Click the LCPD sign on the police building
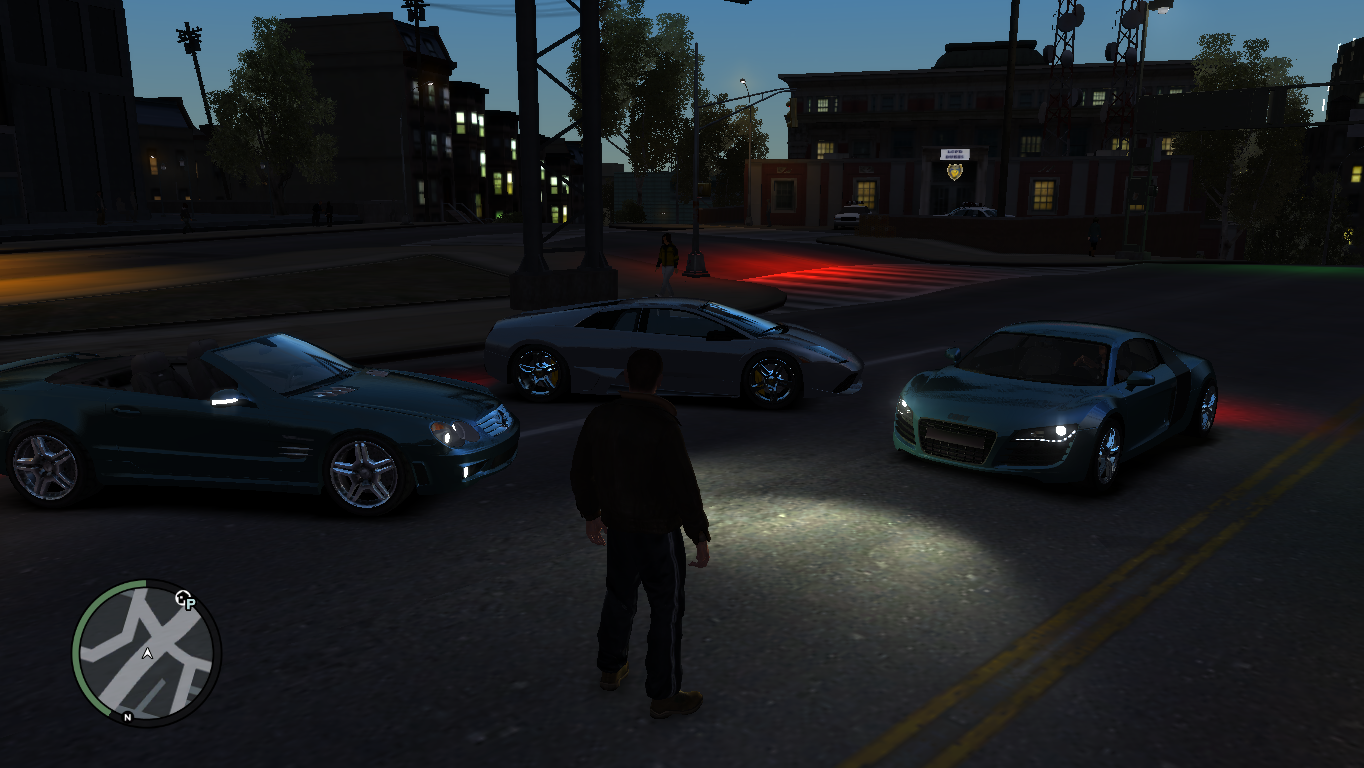The width and height of the screenshot is (1364, 768). point(954,154)
